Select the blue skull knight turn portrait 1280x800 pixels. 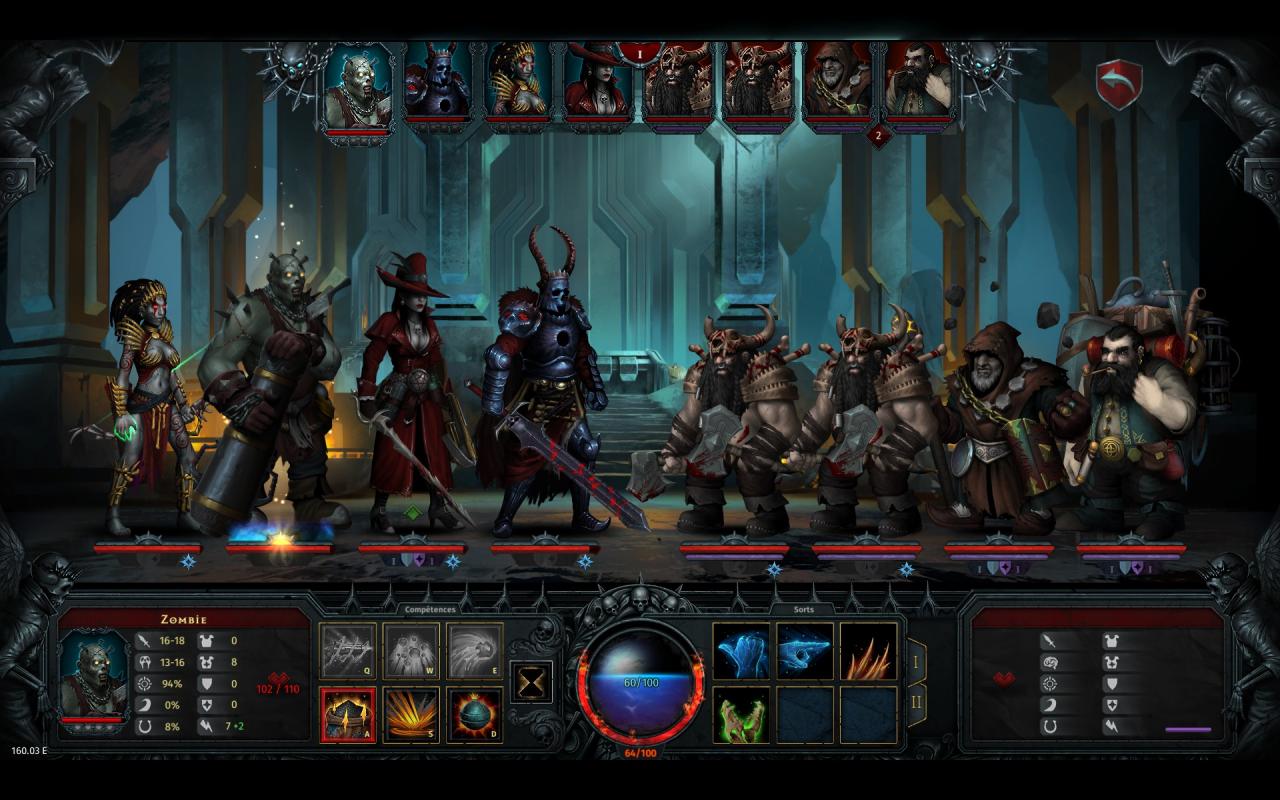coord(437,85)
